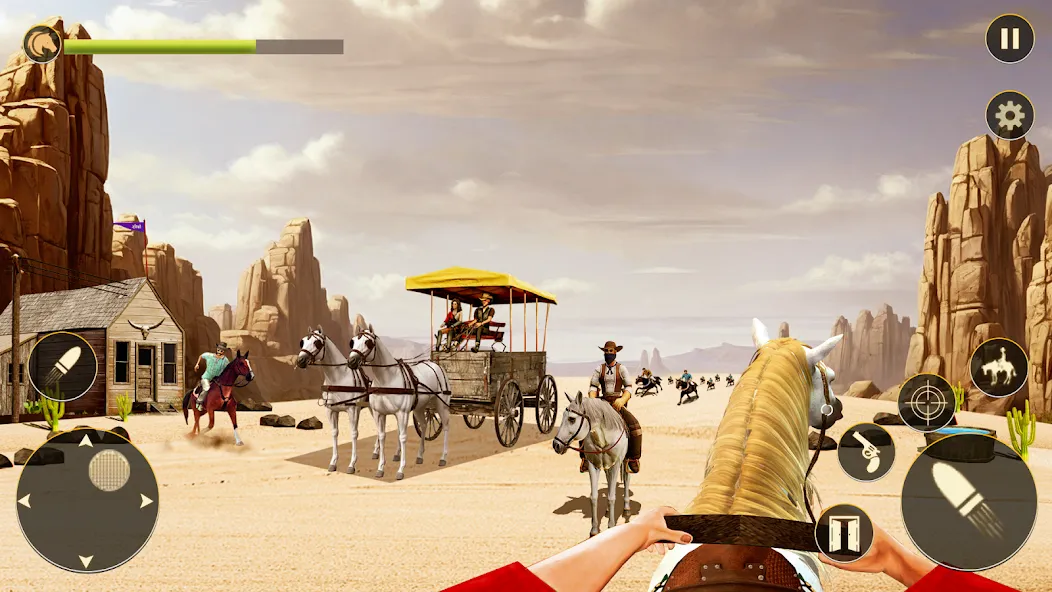
Task: Tap the large bullet fire button
Action: pyautogui.click(x=968, y=501)
